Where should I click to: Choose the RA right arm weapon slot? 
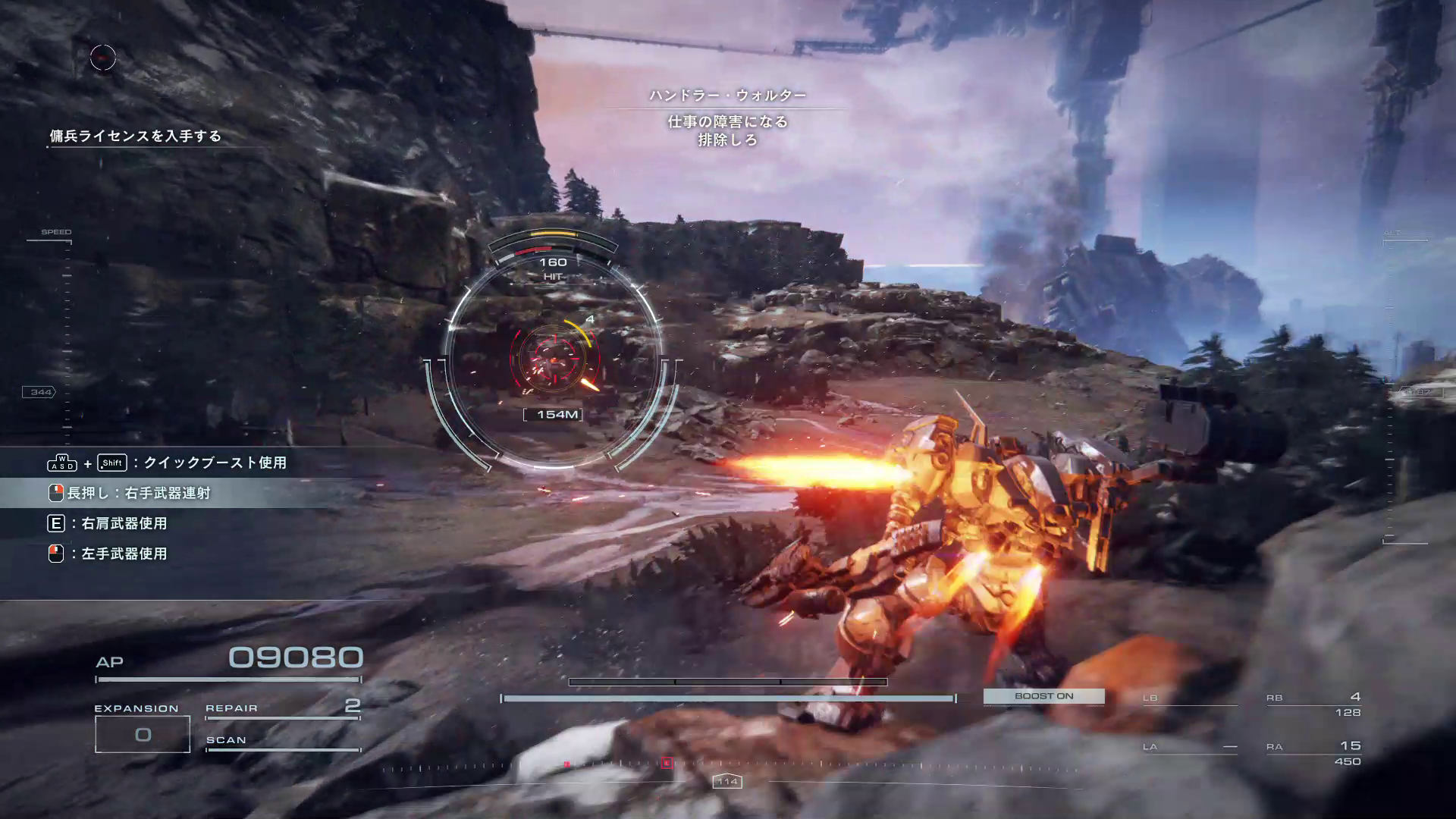coord(1313,753)
